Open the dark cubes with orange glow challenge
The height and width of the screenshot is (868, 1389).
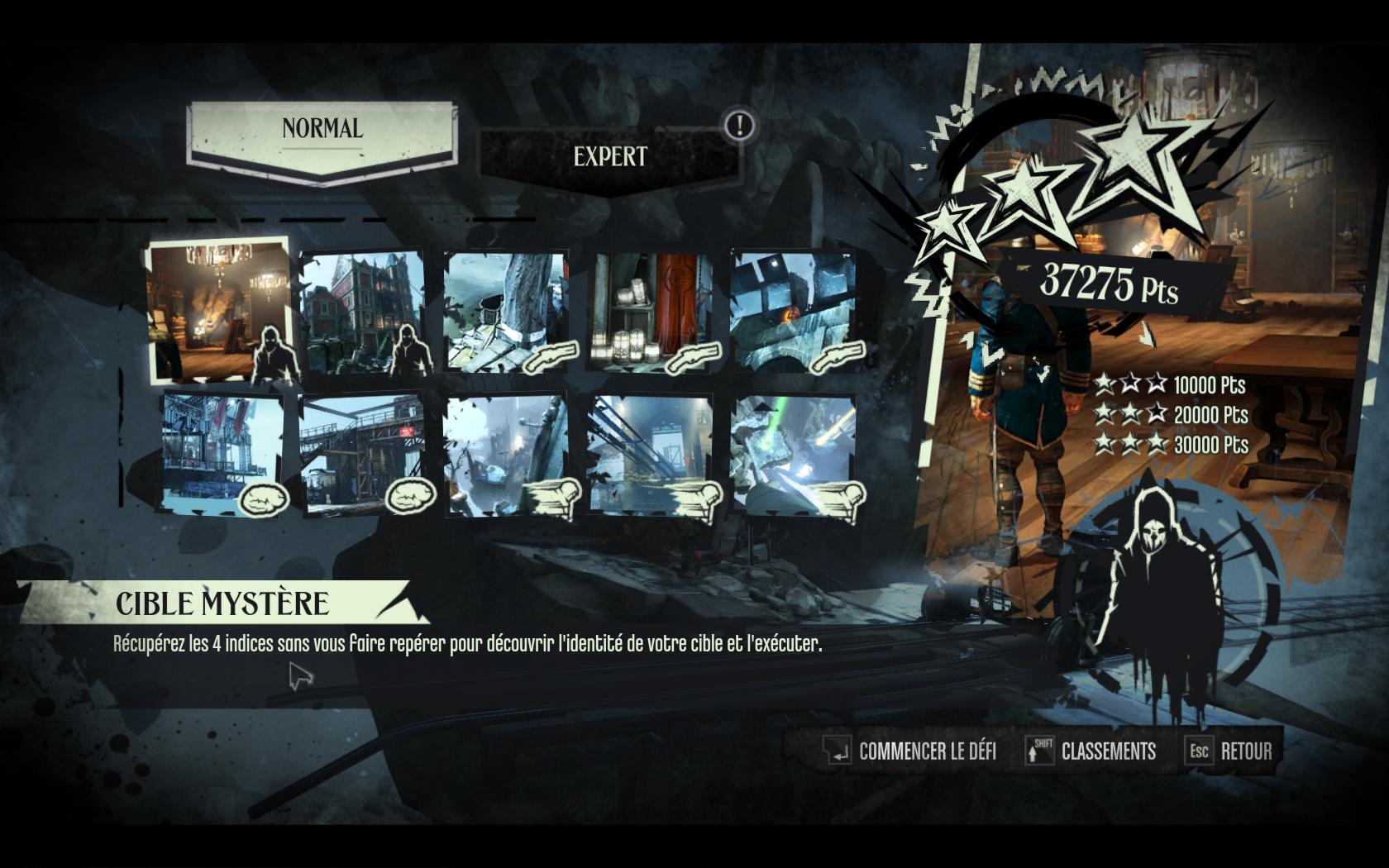click(794, 312)
